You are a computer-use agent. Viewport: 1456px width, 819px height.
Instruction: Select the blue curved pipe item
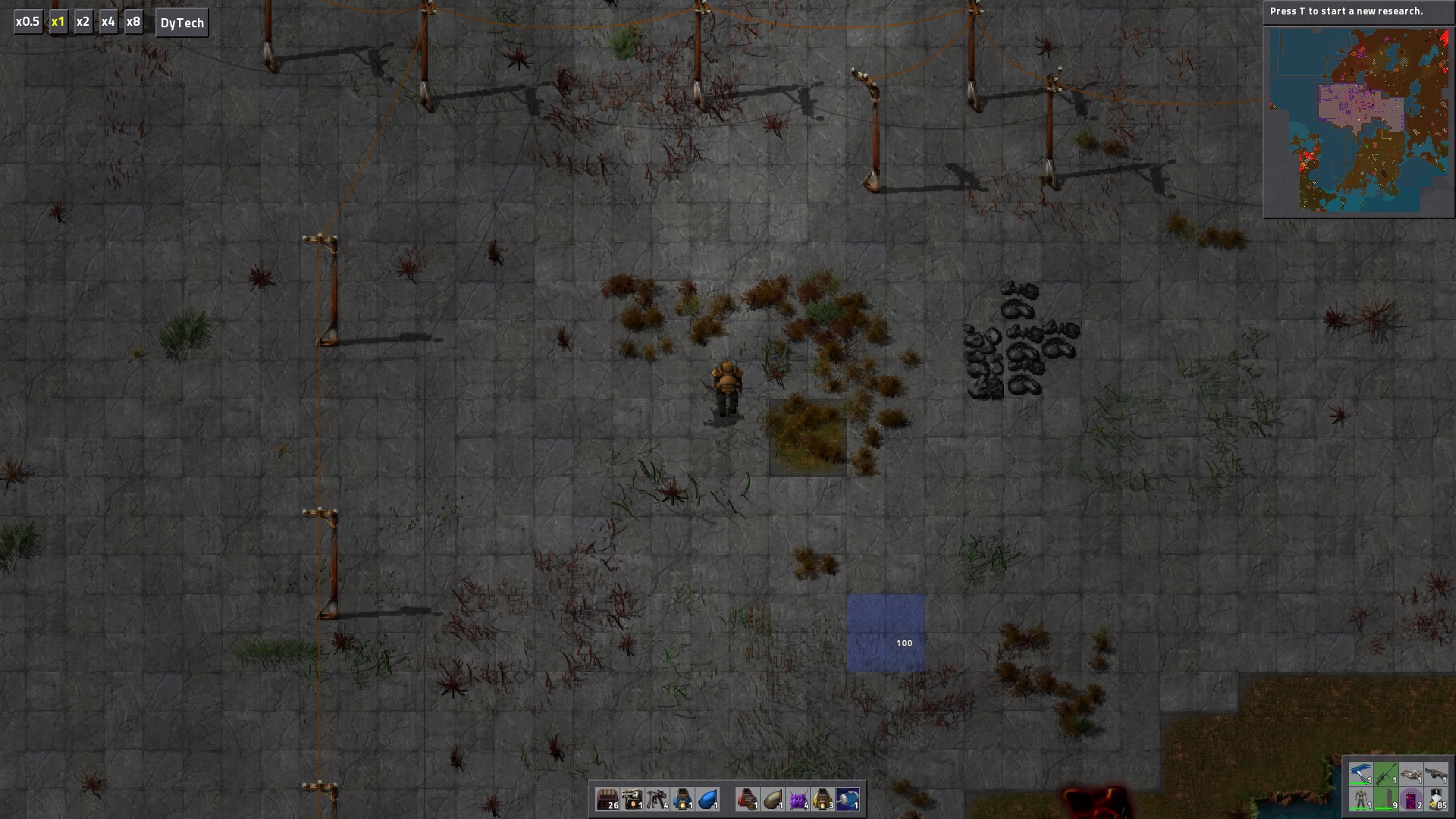click(708, 799)
